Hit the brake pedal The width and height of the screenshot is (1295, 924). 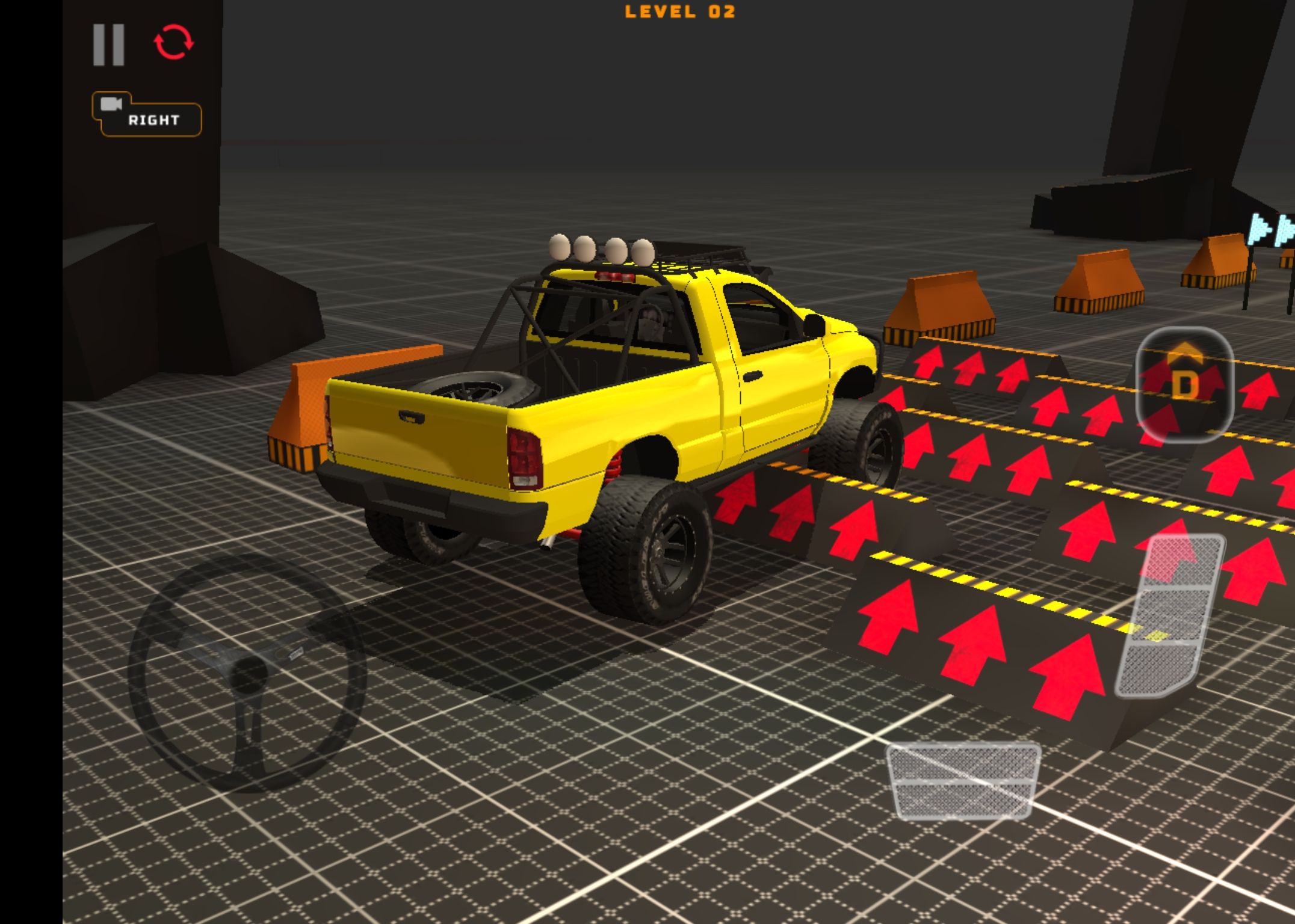point(963,781)
